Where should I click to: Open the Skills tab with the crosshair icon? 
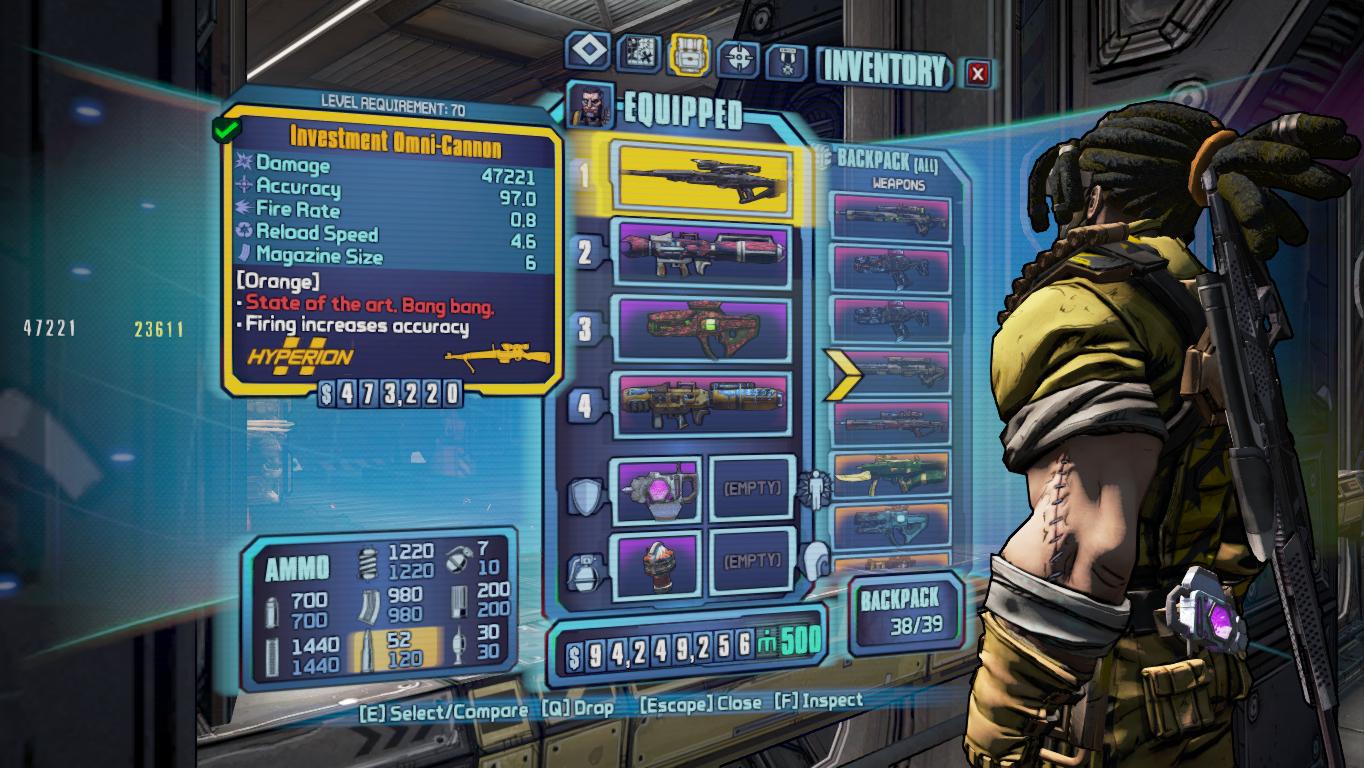click(740, 59)
